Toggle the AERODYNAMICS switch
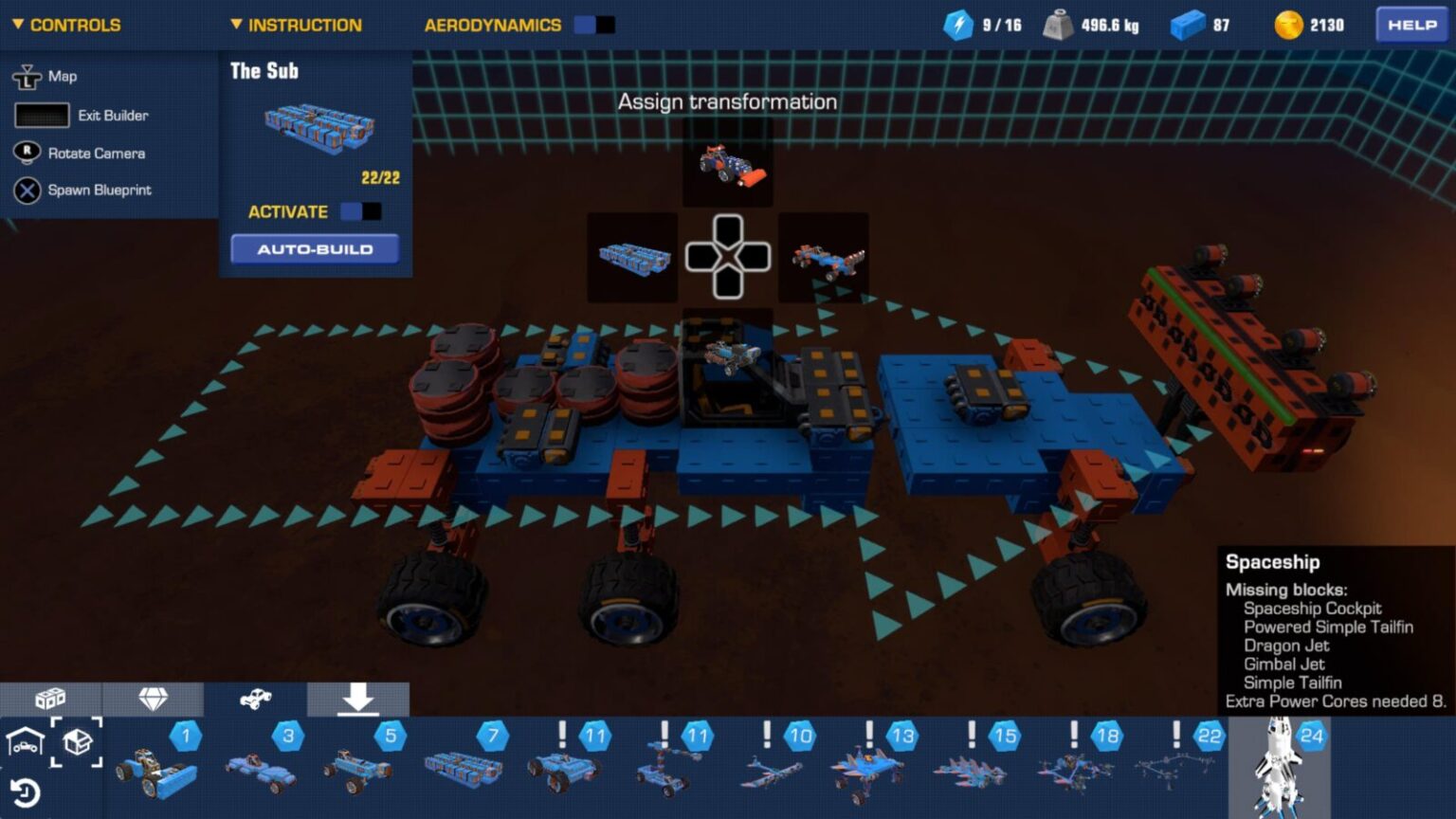This screenshot has width=1456, height=819. coord(596,25)
